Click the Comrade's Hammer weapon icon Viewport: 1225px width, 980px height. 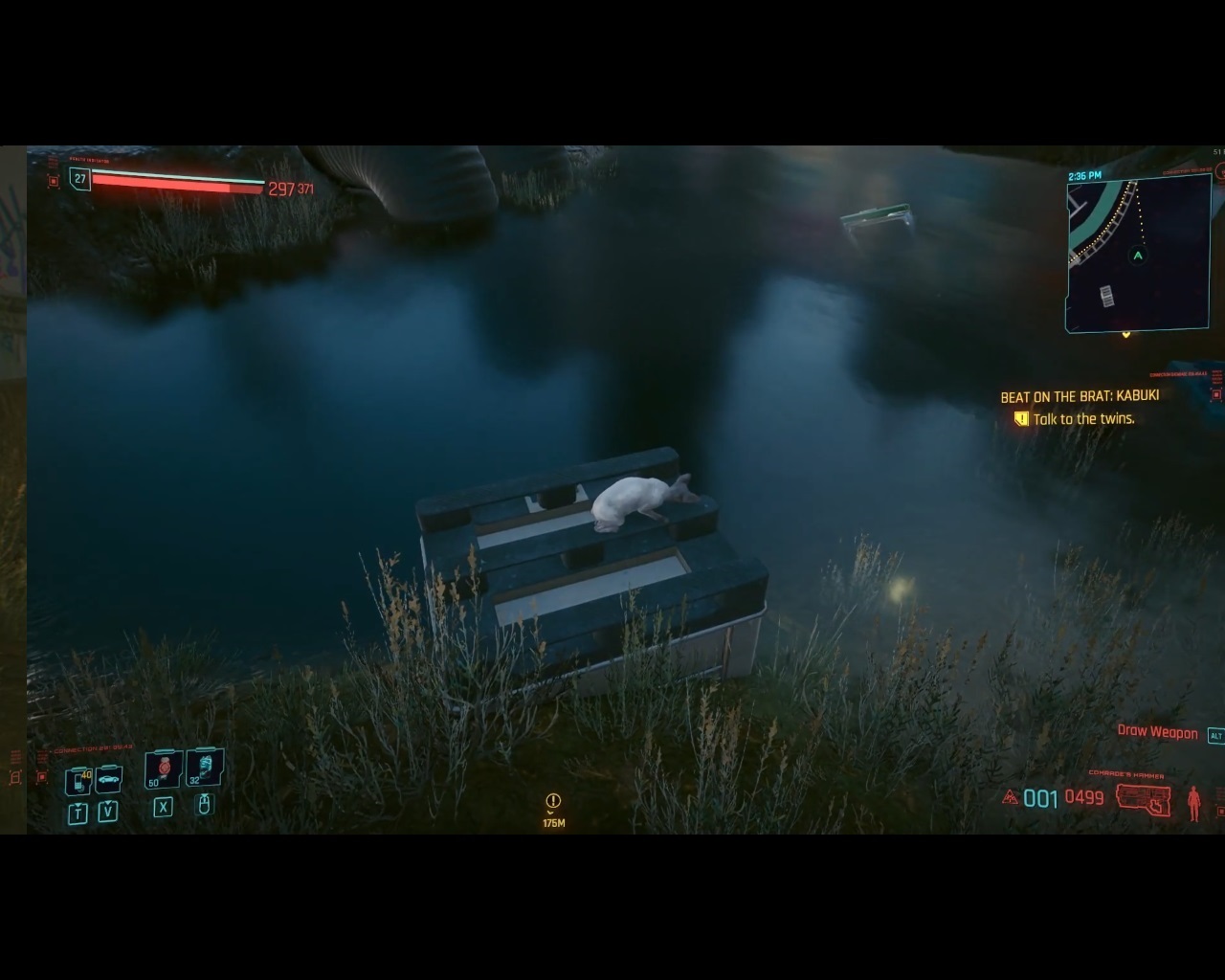(1144, 798)
